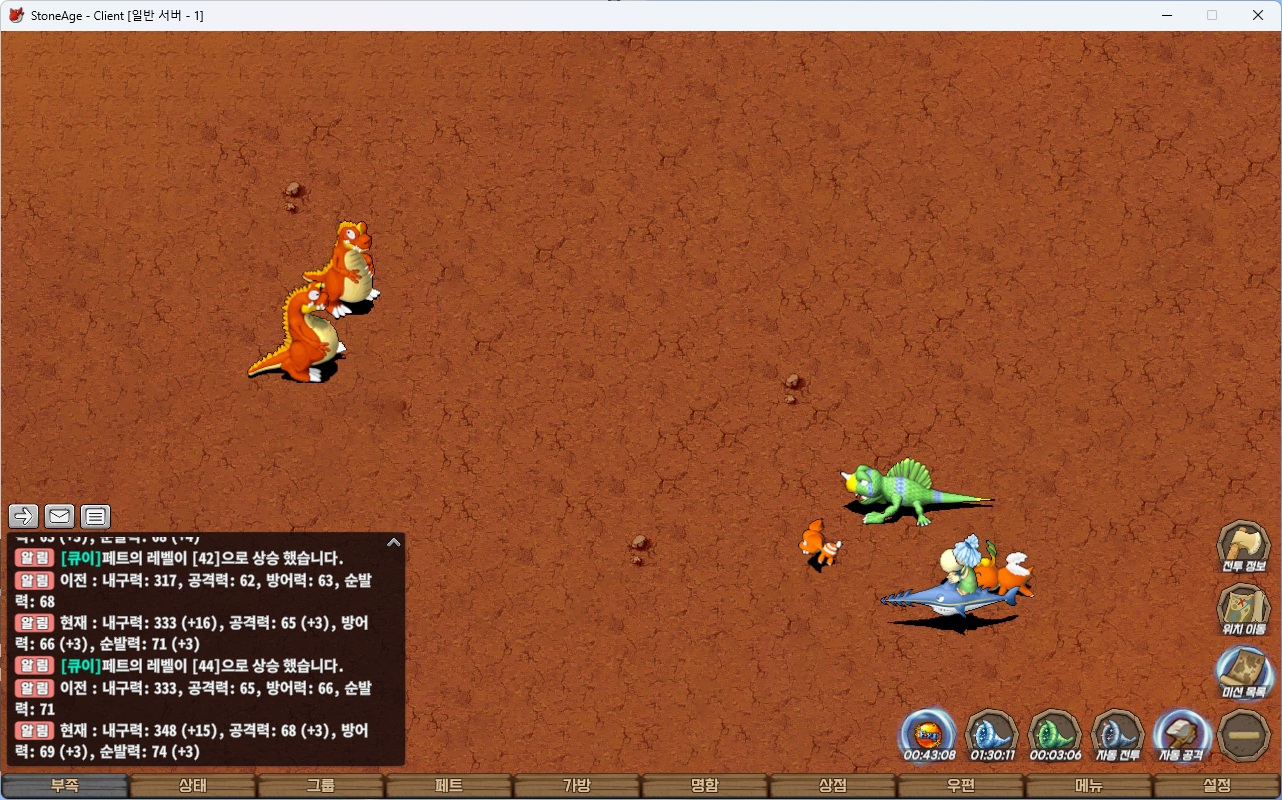The width and height of the screenshot is (1282, 800).
Task: Show the 미션 목록 mission list
Action: coord(1244,672)
